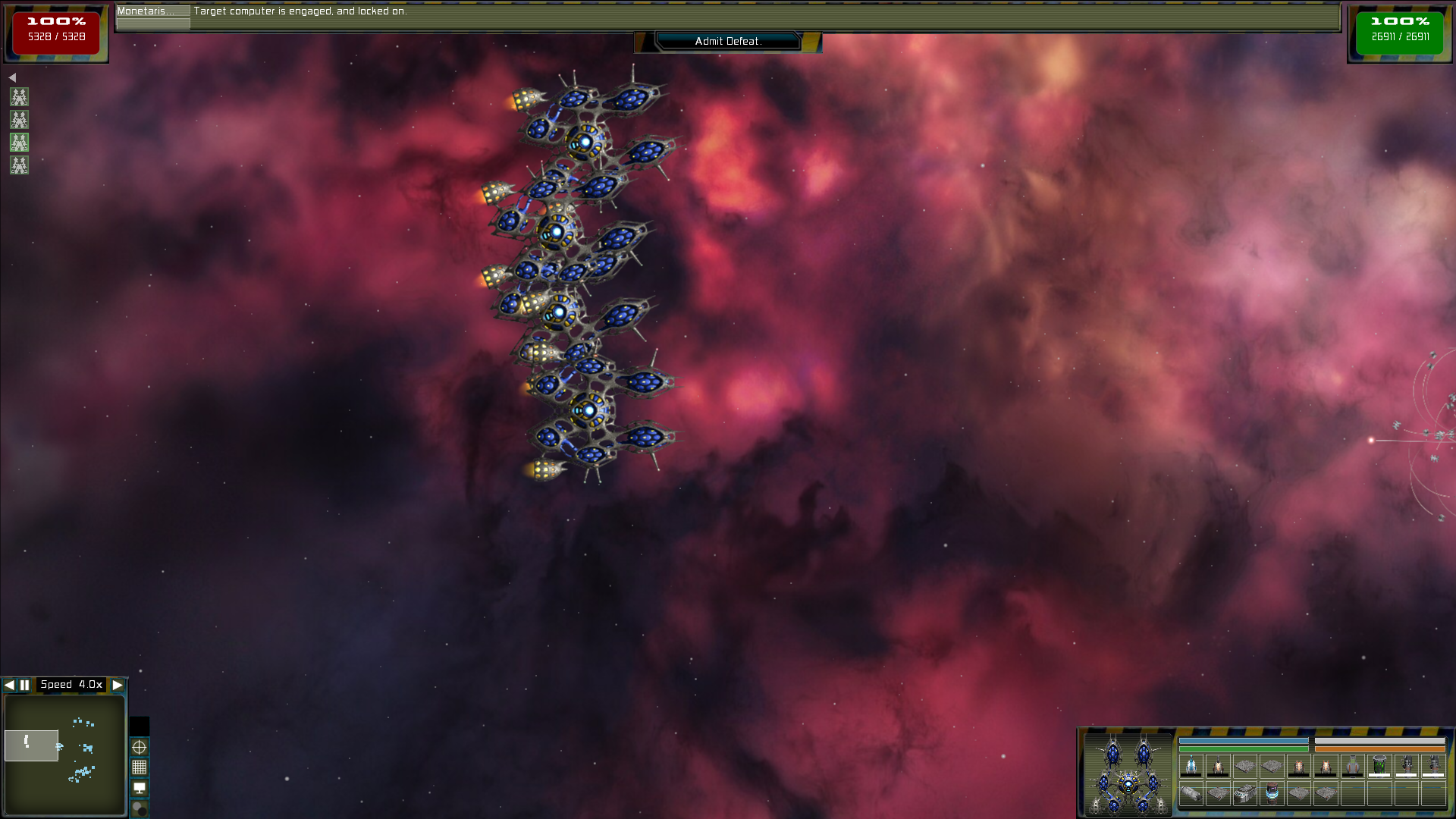Select the glowing blue cylinder module
The width and height of the screenshot is (1456, 819).
click(1272, 793)
